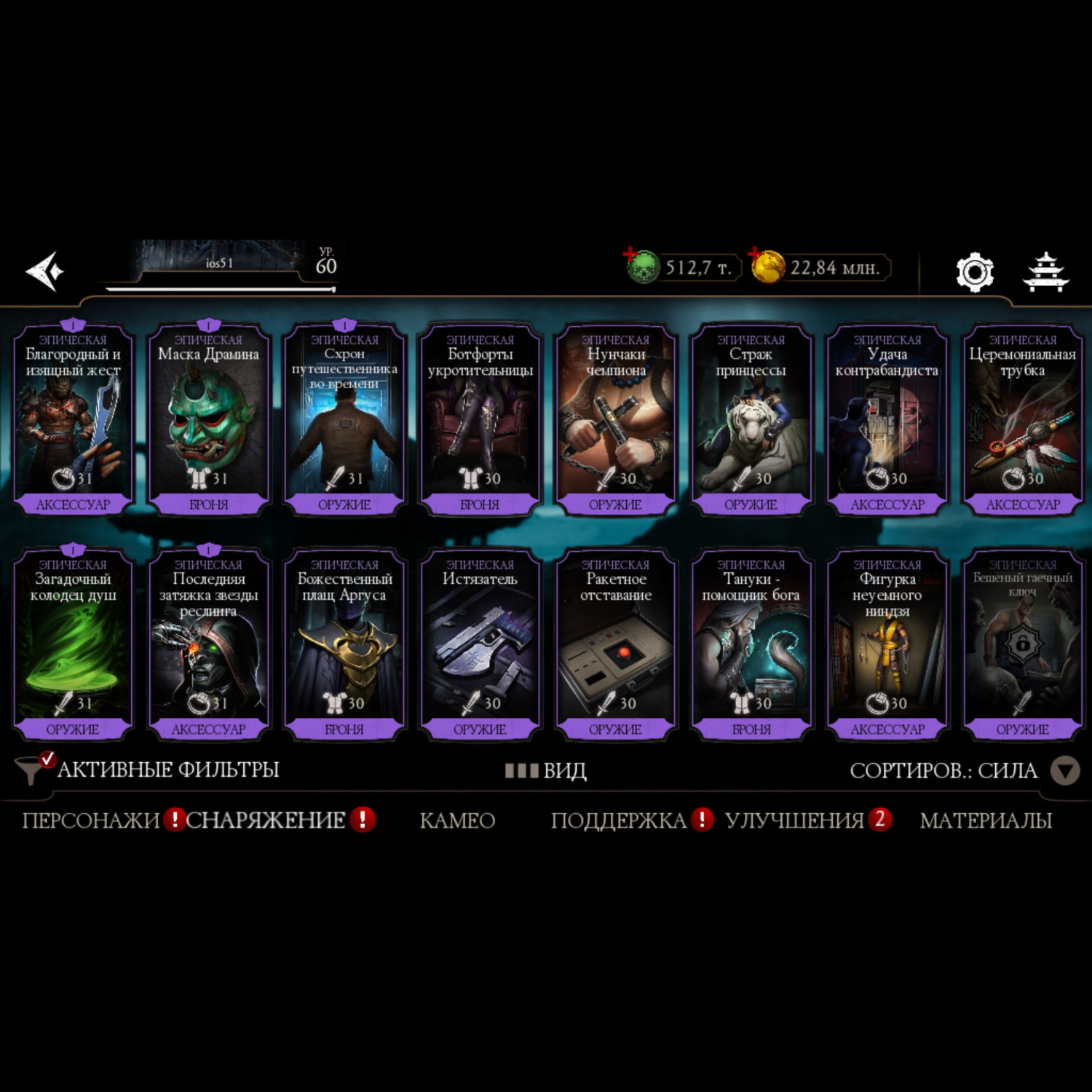Pick the Страж принцессы white tiger card
This screenshot has height=1092, width=1092.
click(751, 419)
